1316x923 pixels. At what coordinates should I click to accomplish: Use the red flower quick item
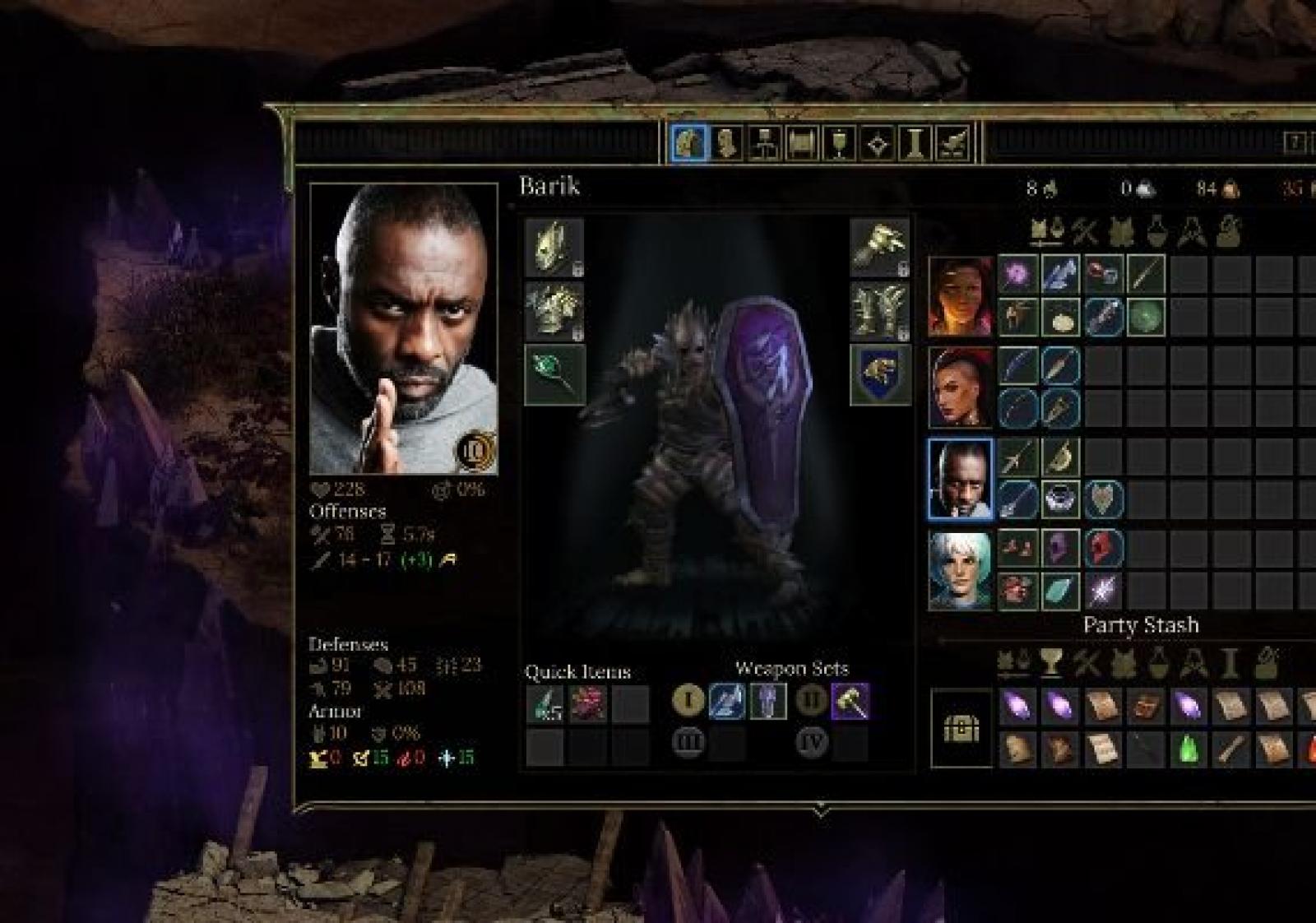click(587, 704)
